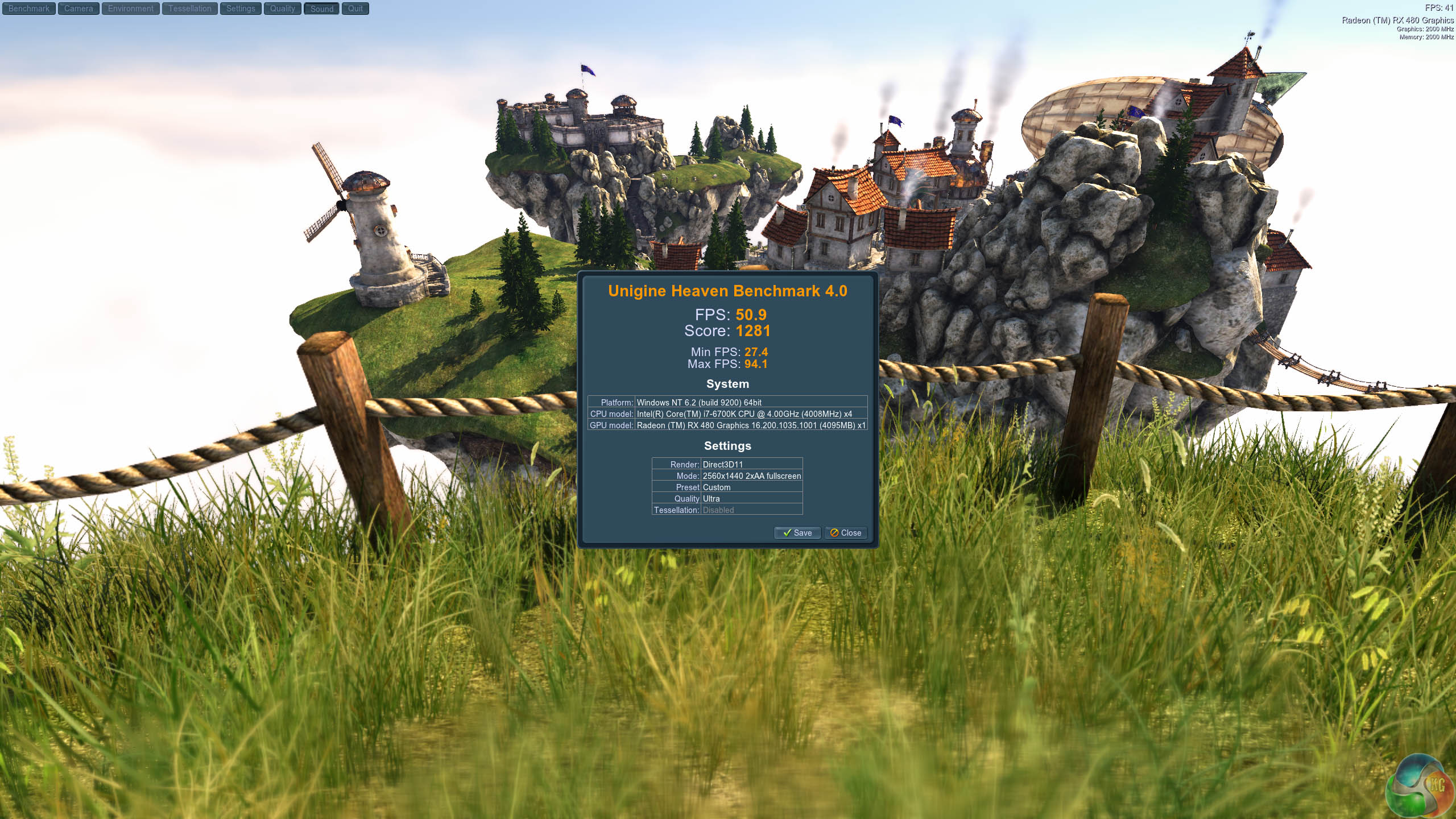Viewport: 1456px width, 819px height.
Task: Close the benchmark results dialog
Action: coord(846,533)
